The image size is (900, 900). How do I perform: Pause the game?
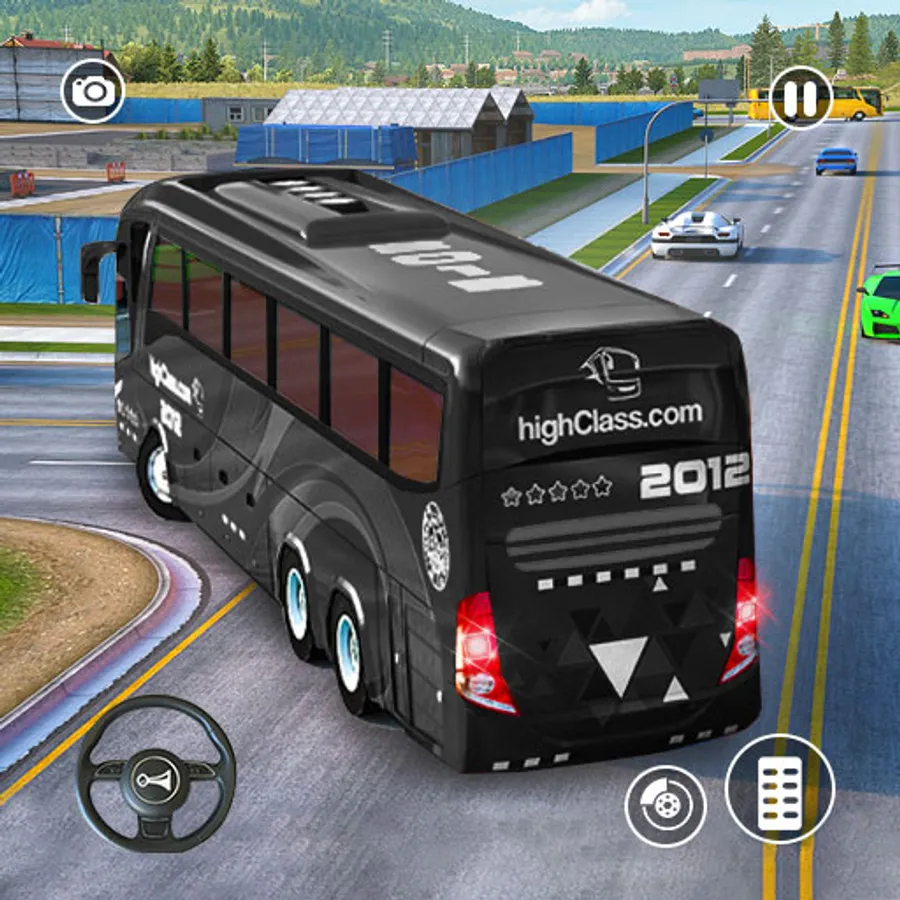pyautogui.click(x=801, y=97)
